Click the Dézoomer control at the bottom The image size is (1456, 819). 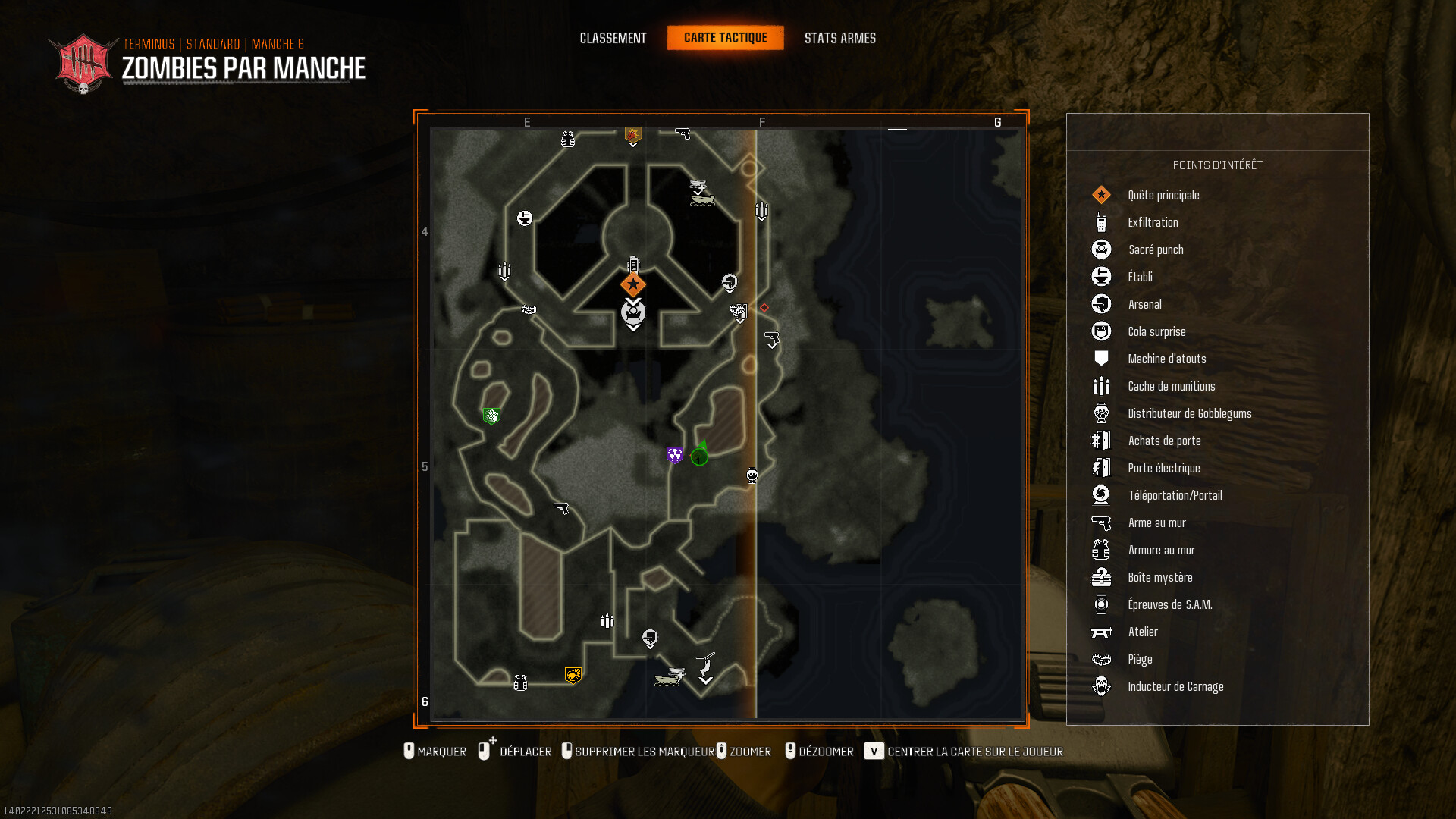pyautogui.click(x=827, y=752)
